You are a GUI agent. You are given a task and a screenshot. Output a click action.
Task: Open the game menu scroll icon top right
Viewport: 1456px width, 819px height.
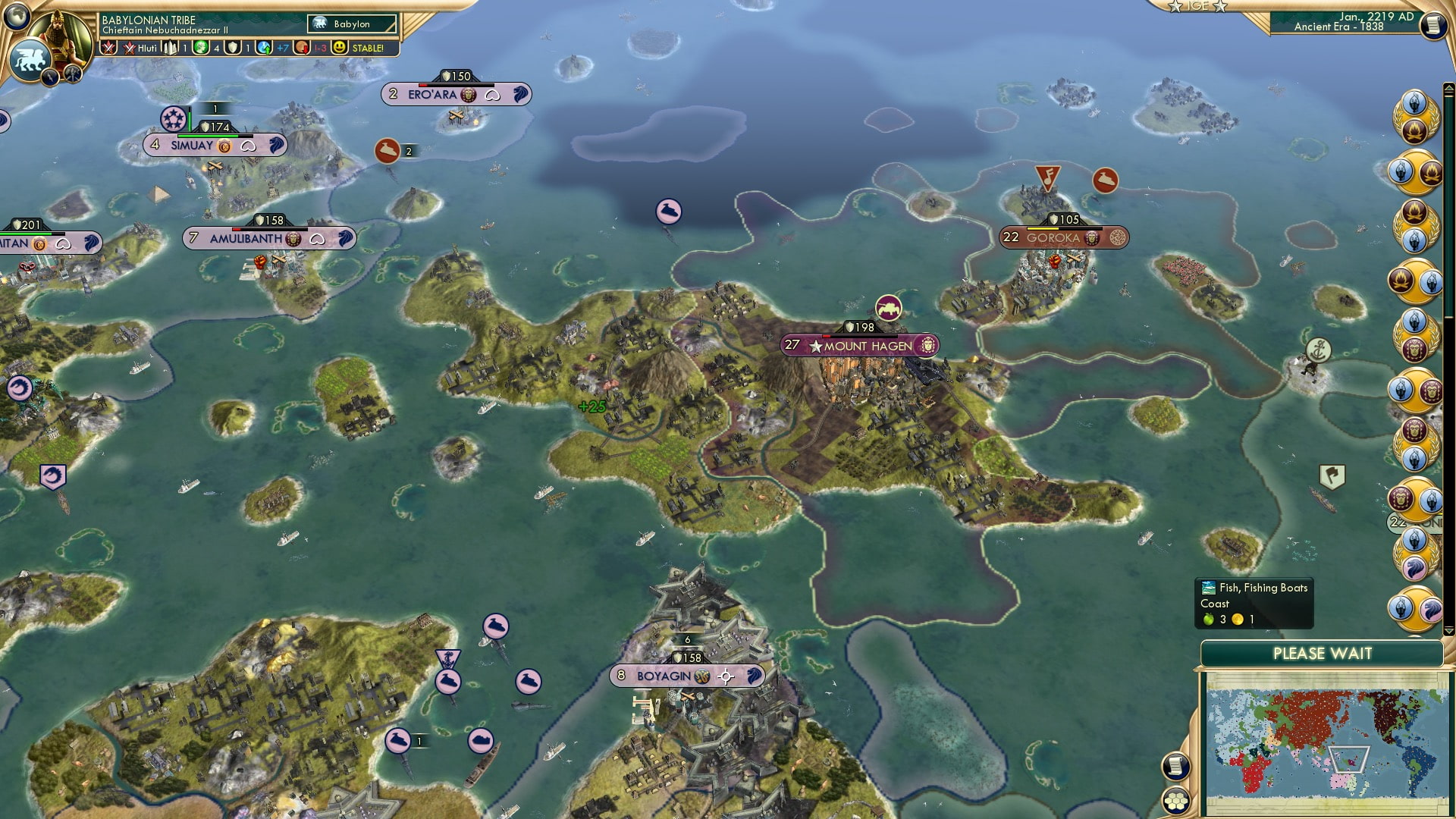1436,24
